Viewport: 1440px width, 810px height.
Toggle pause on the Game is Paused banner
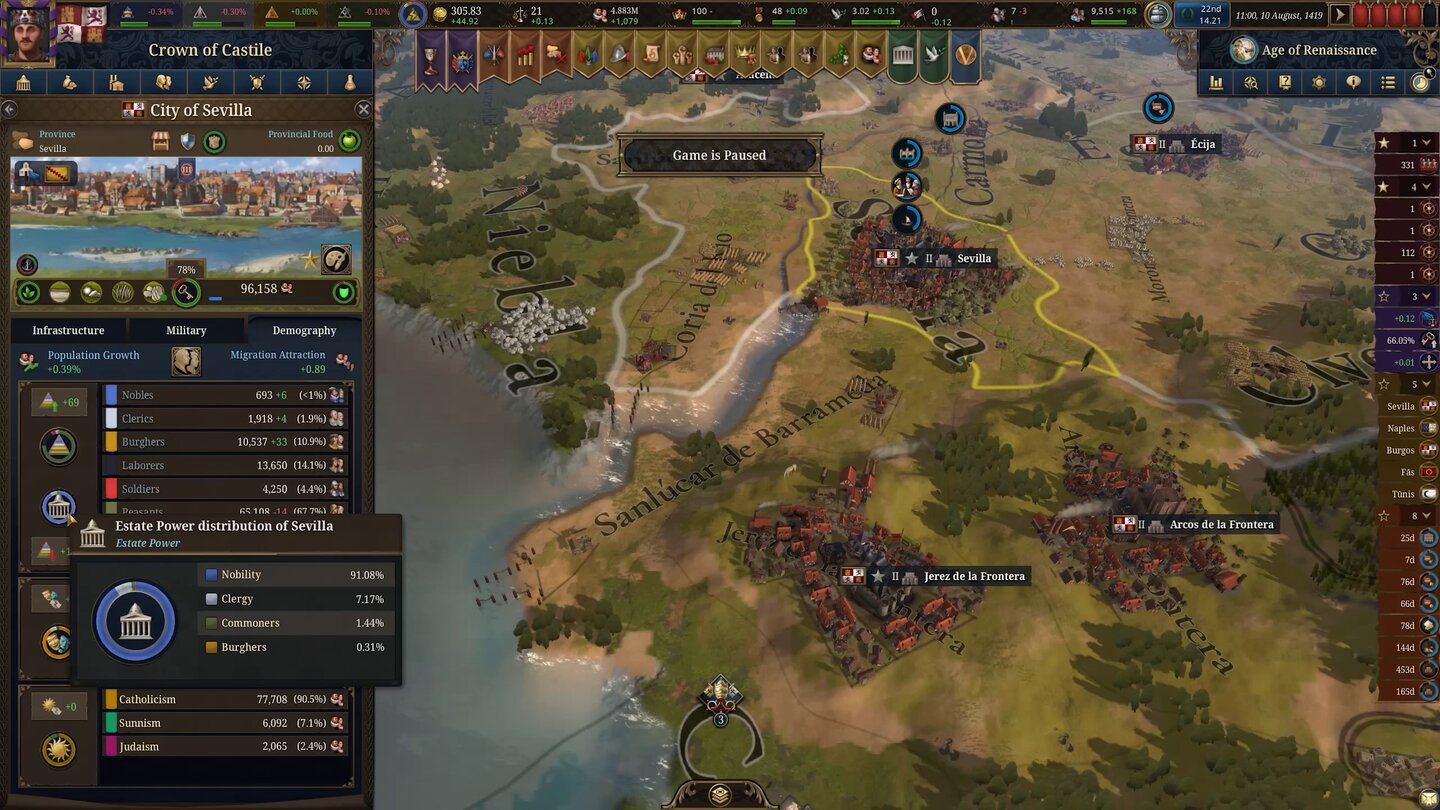click(x=720, y=155)
